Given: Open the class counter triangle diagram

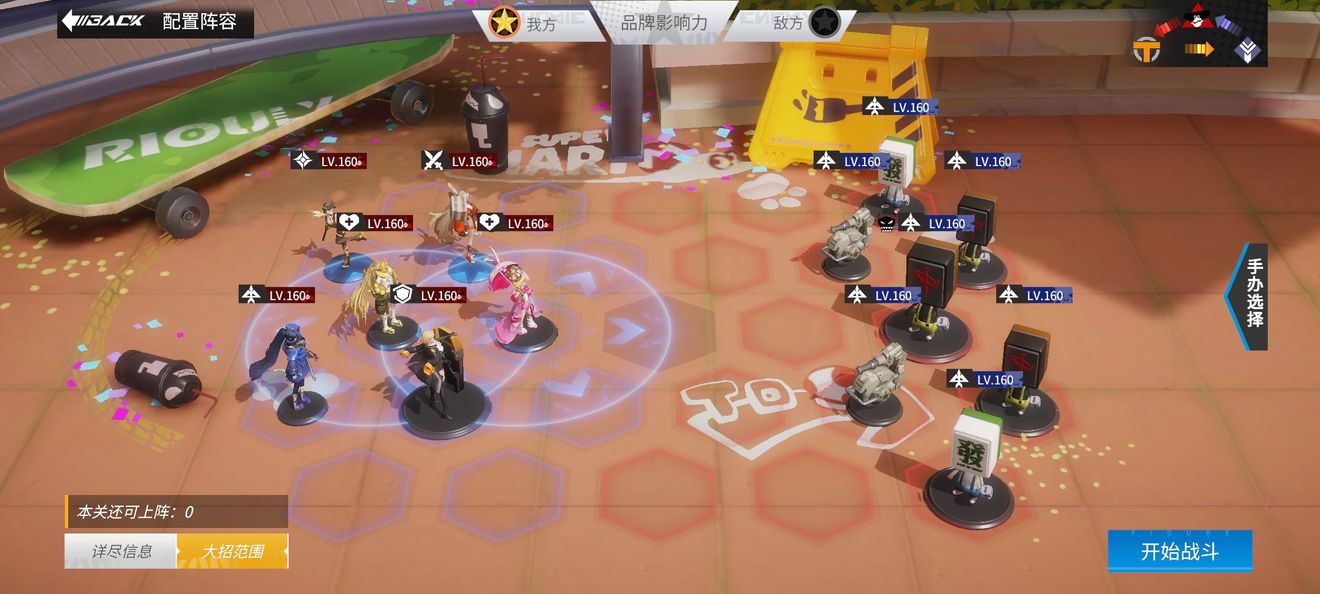Looking at the screenshot, I should pos(1199,36).
